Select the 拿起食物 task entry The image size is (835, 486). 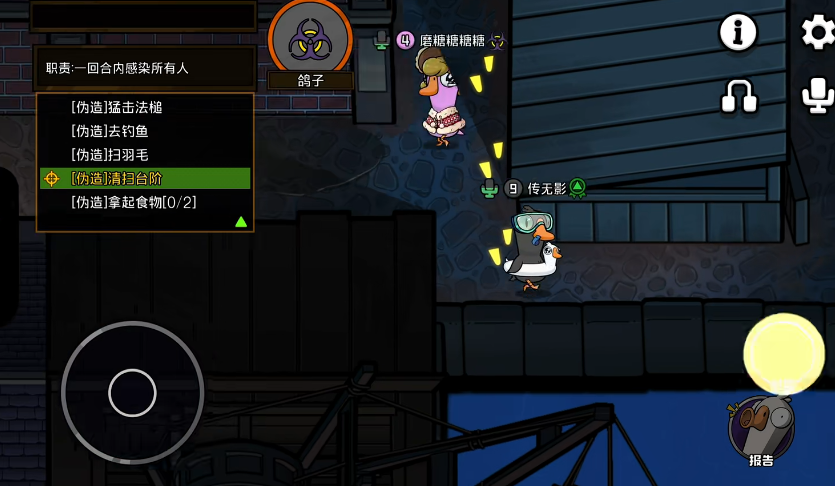tap(133, 202)
